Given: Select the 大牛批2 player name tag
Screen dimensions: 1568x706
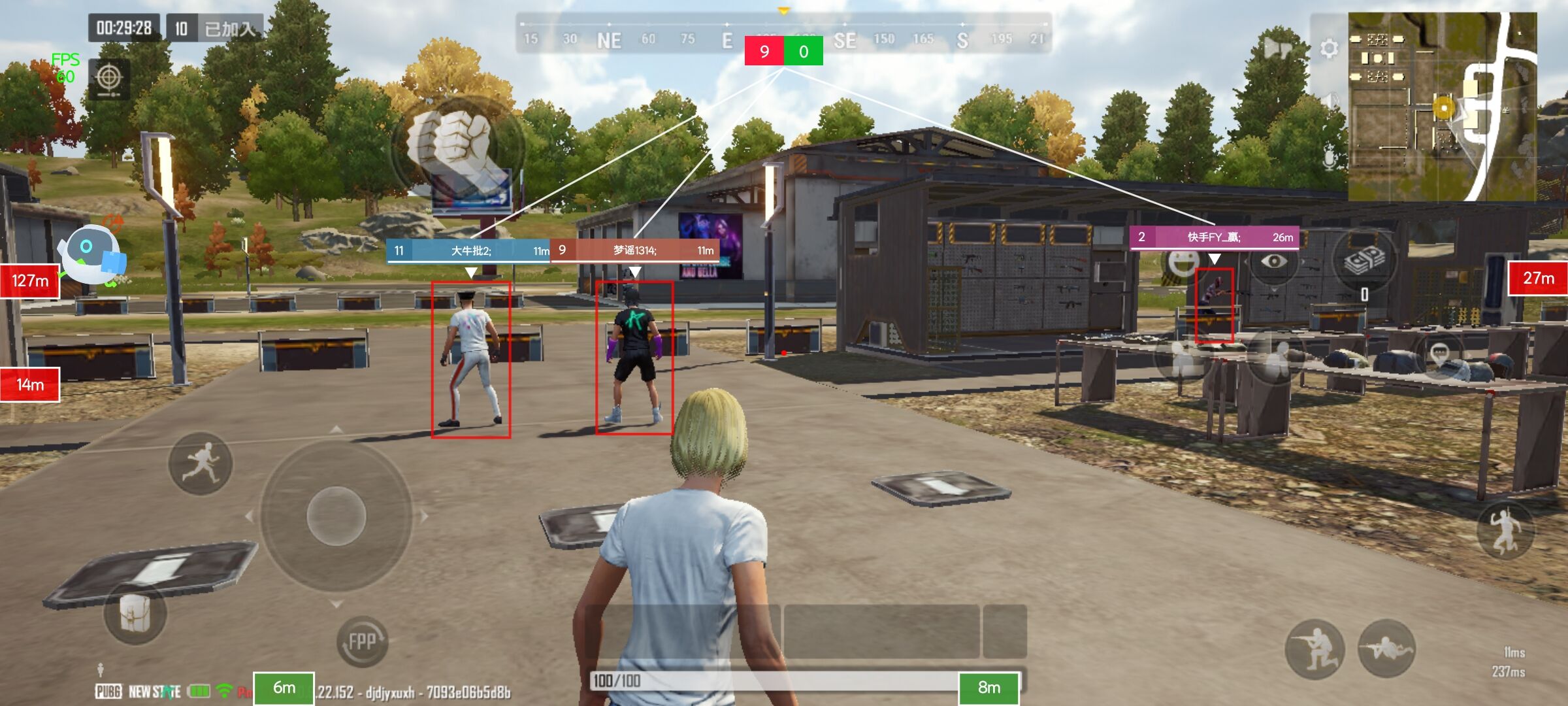Looking at the screenshot, I should coord(470,251).
